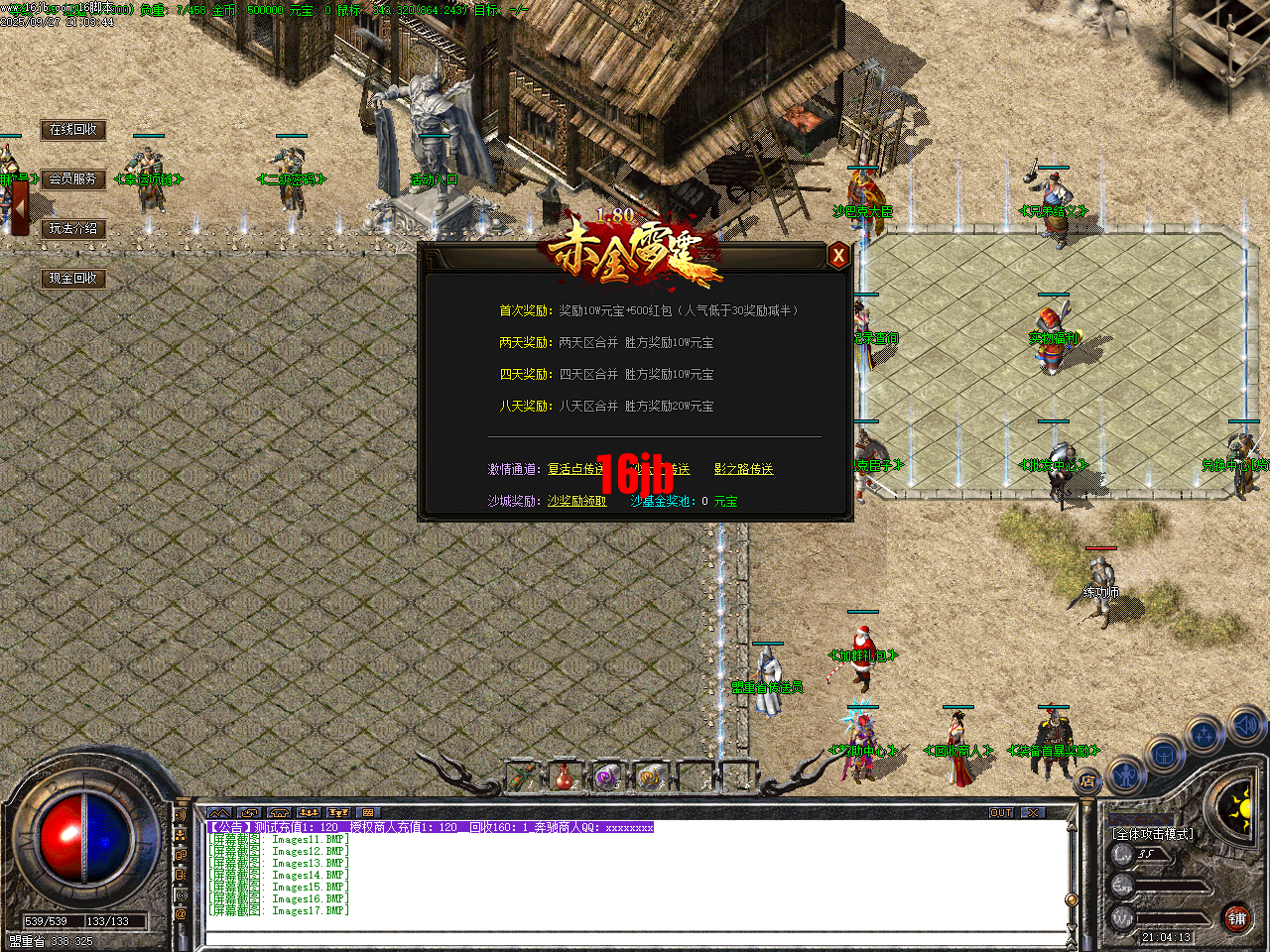Click the speaker icon at the top-right corner

[x=1245, y=722]
